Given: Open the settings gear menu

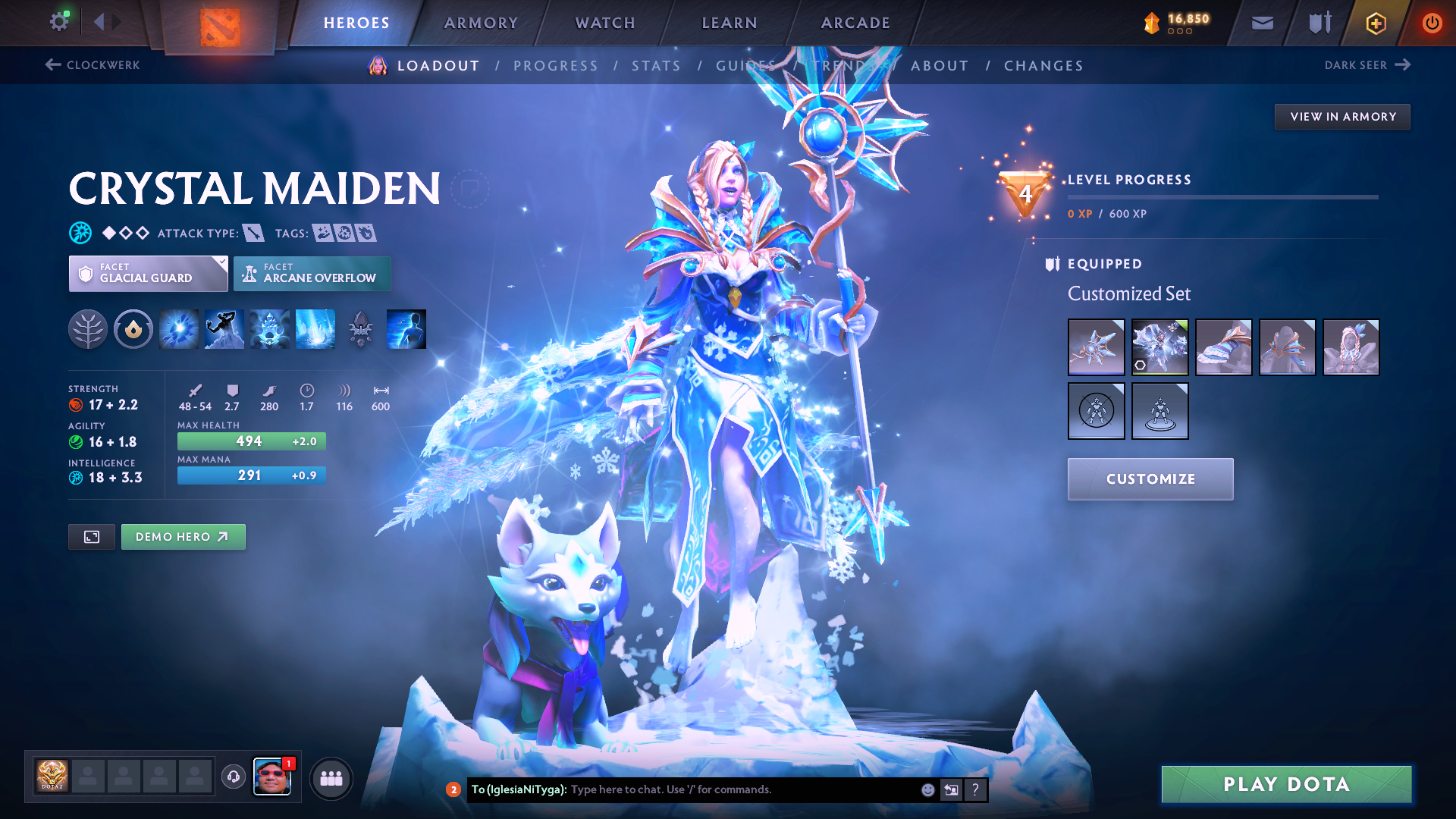Looking at the screenshot, I should coord(59,22).
